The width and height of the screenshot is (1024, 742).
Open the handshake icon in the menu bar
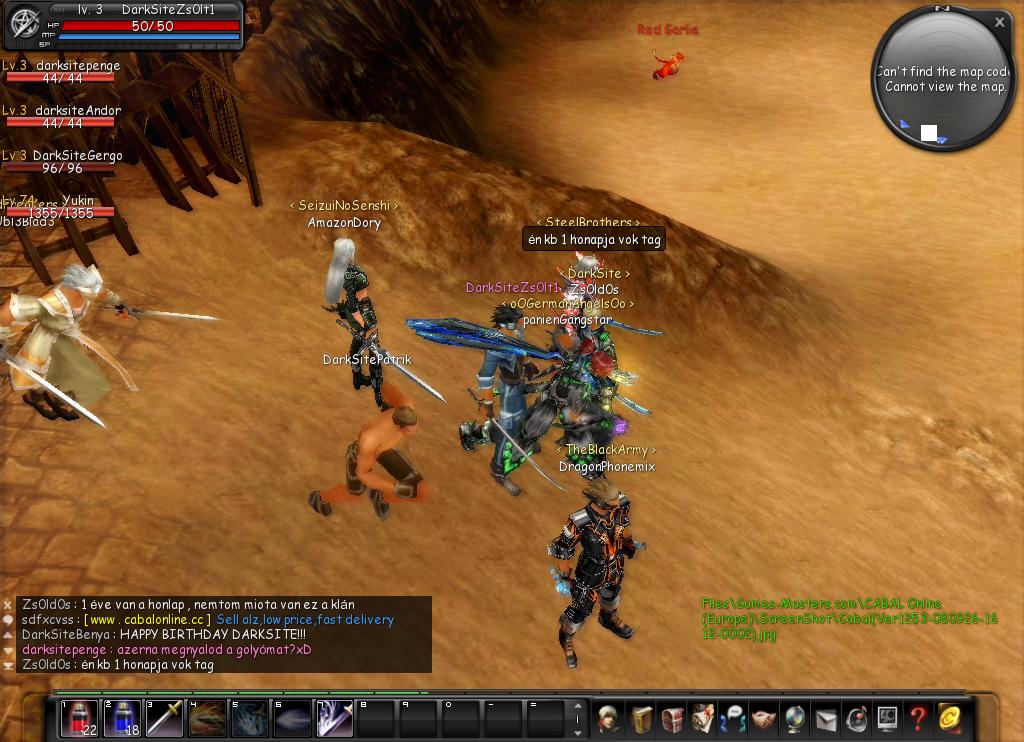point(764,719)
